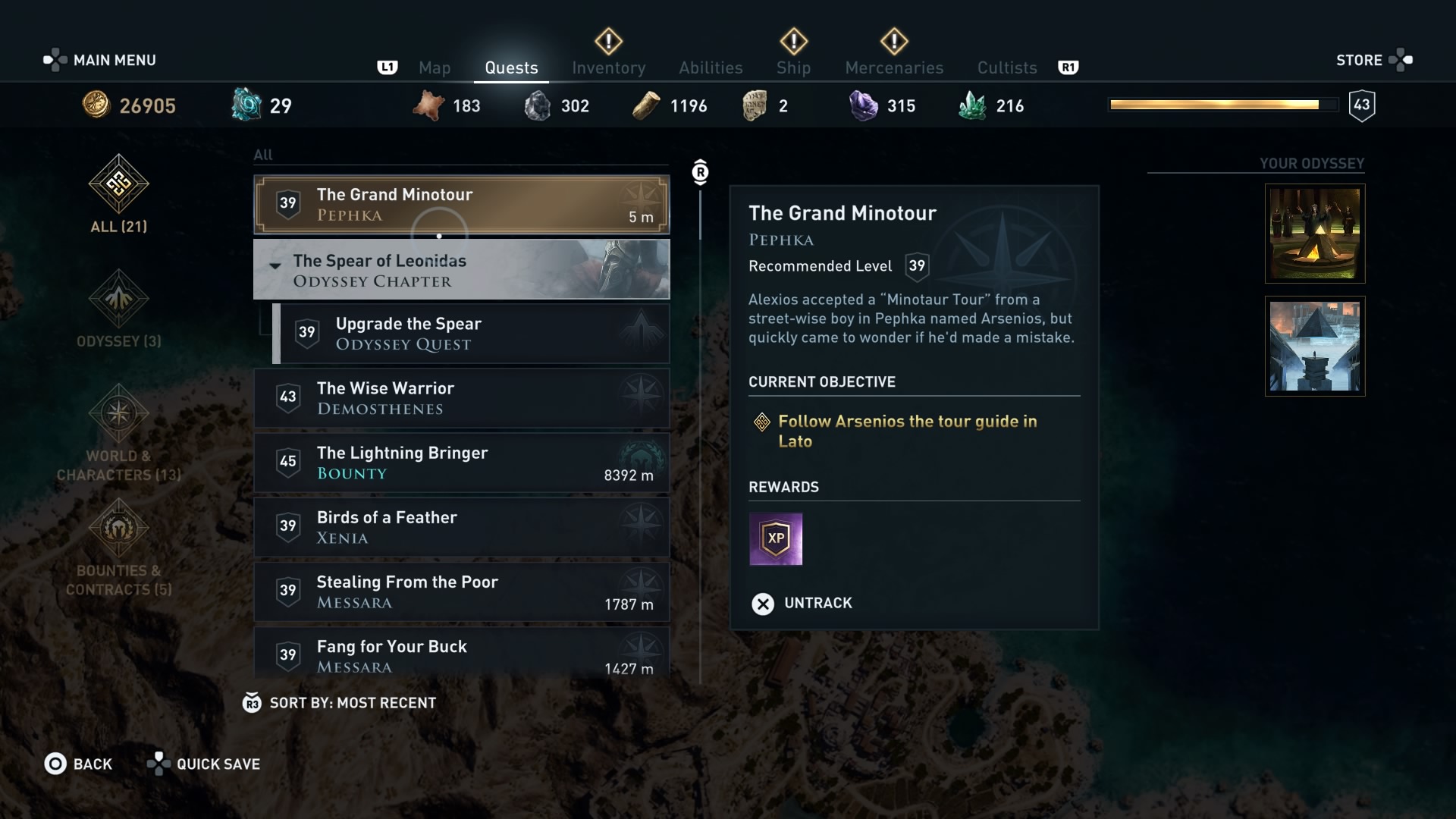1456x819 pixels.
Task: Pick the Birds of a Feather quest
Action: (461, 527)
